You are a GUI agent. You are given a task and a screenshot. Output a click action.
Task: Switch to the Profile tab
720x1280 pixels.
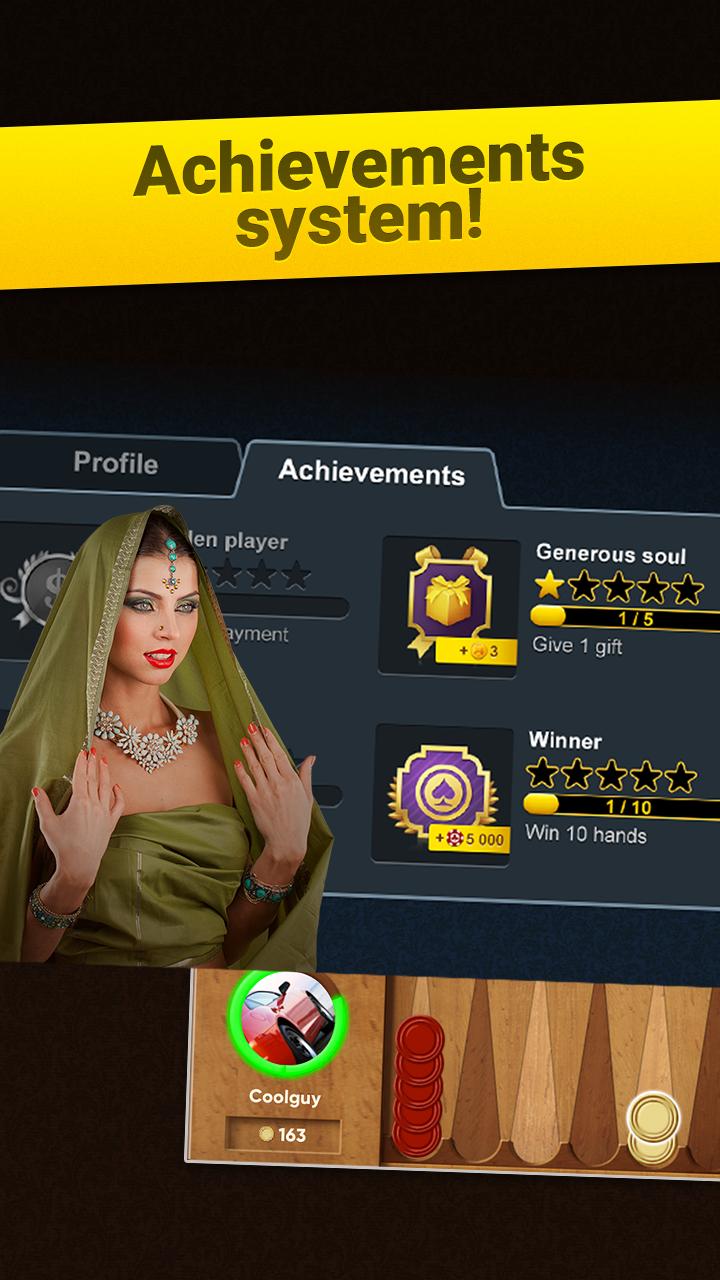pyautogui.click(x=115, y=464)
